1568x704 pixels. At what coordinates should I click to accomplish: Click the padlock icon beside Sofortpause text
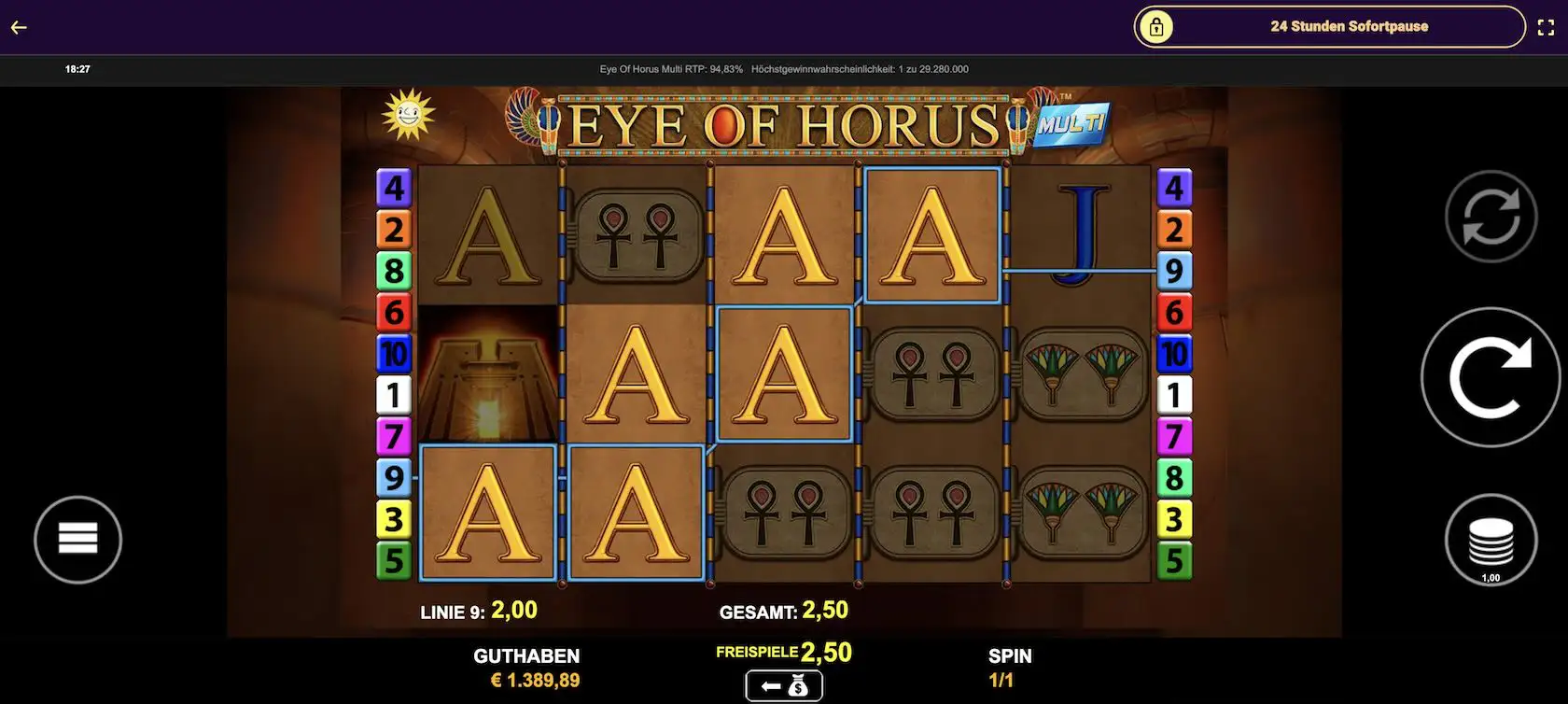coord(1157,26)
